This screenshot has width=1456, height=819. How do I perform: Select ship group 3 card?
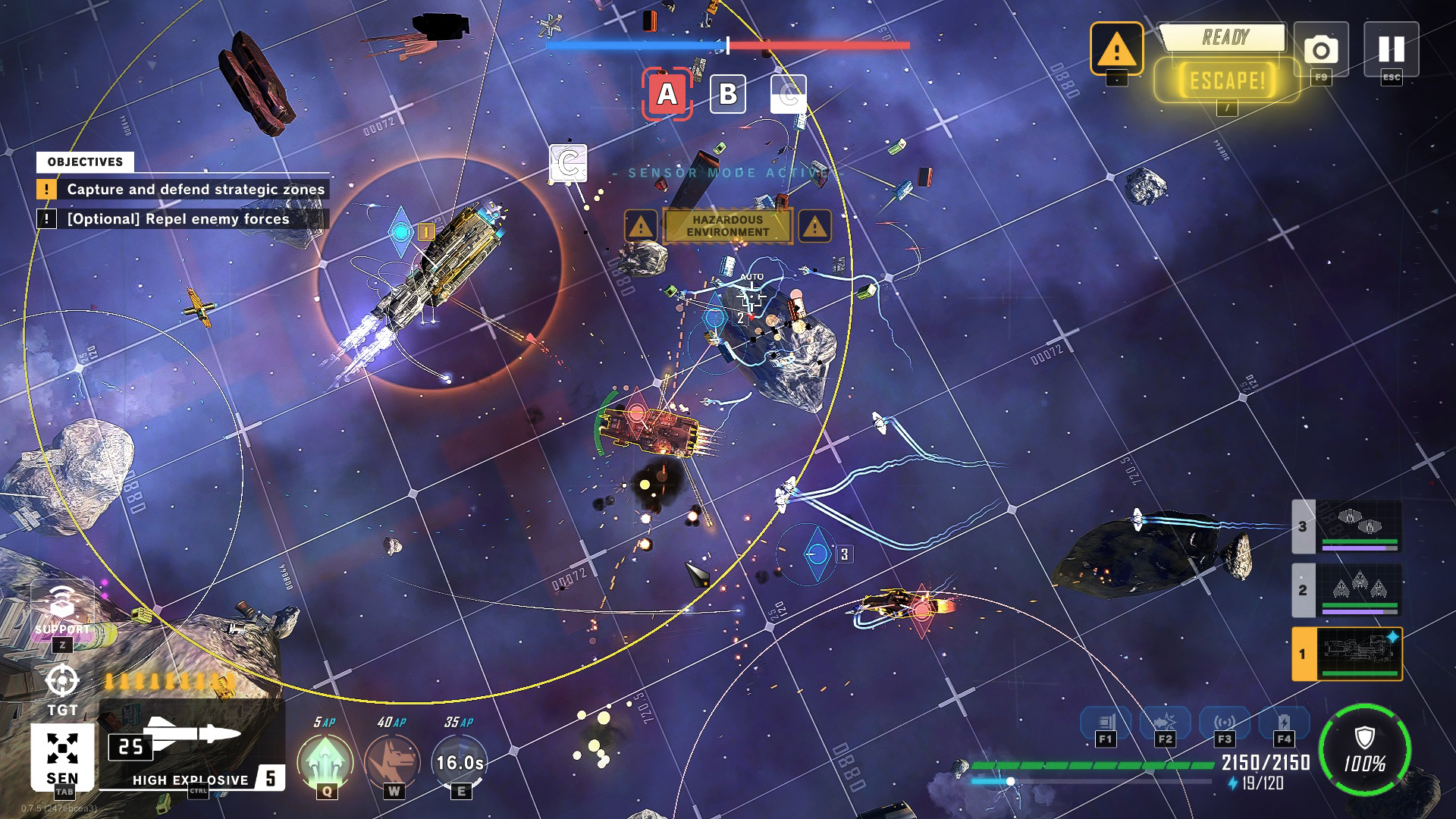(x=1348, y=526)
